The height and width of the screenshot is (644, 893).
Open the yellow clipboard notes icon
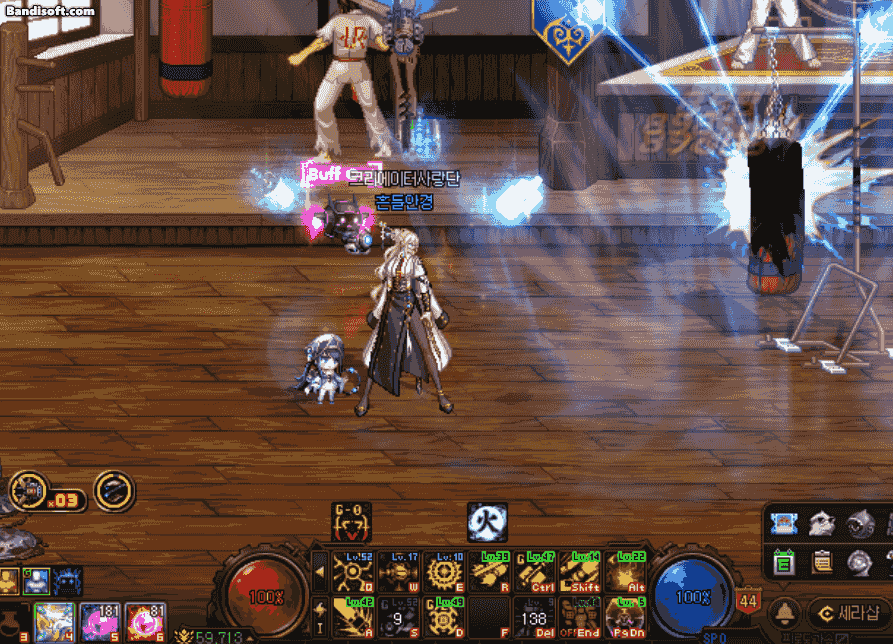[822, 563]
